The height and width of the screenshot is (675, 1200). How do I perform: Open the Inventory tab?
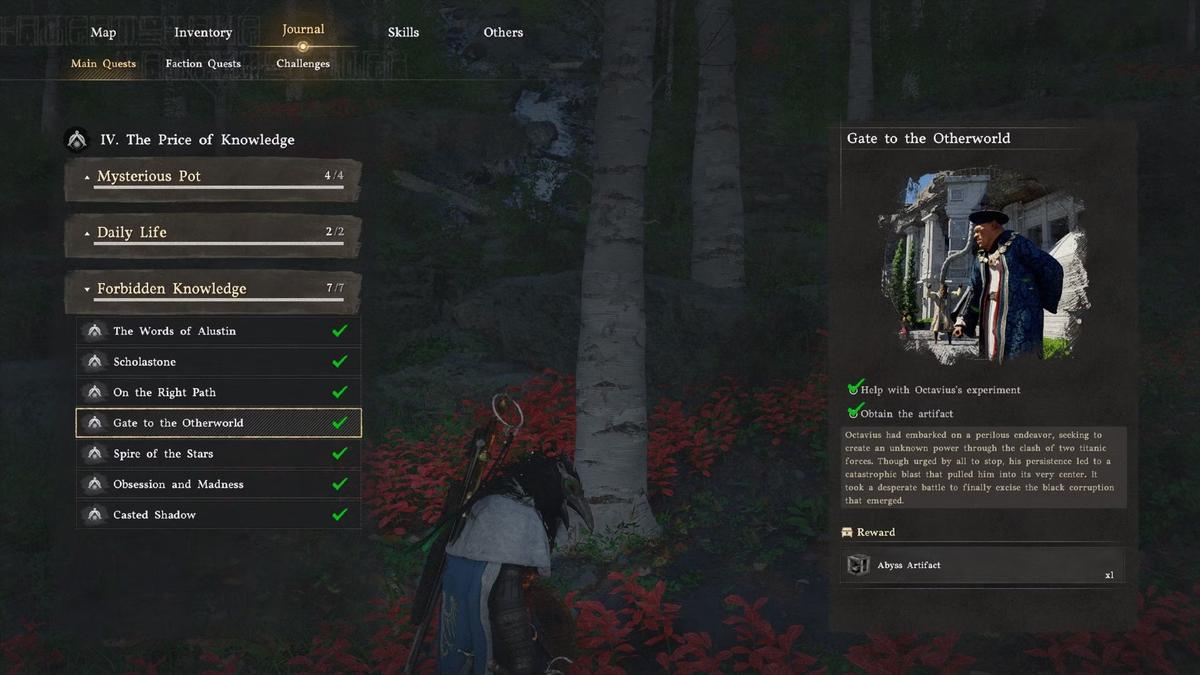203,32
